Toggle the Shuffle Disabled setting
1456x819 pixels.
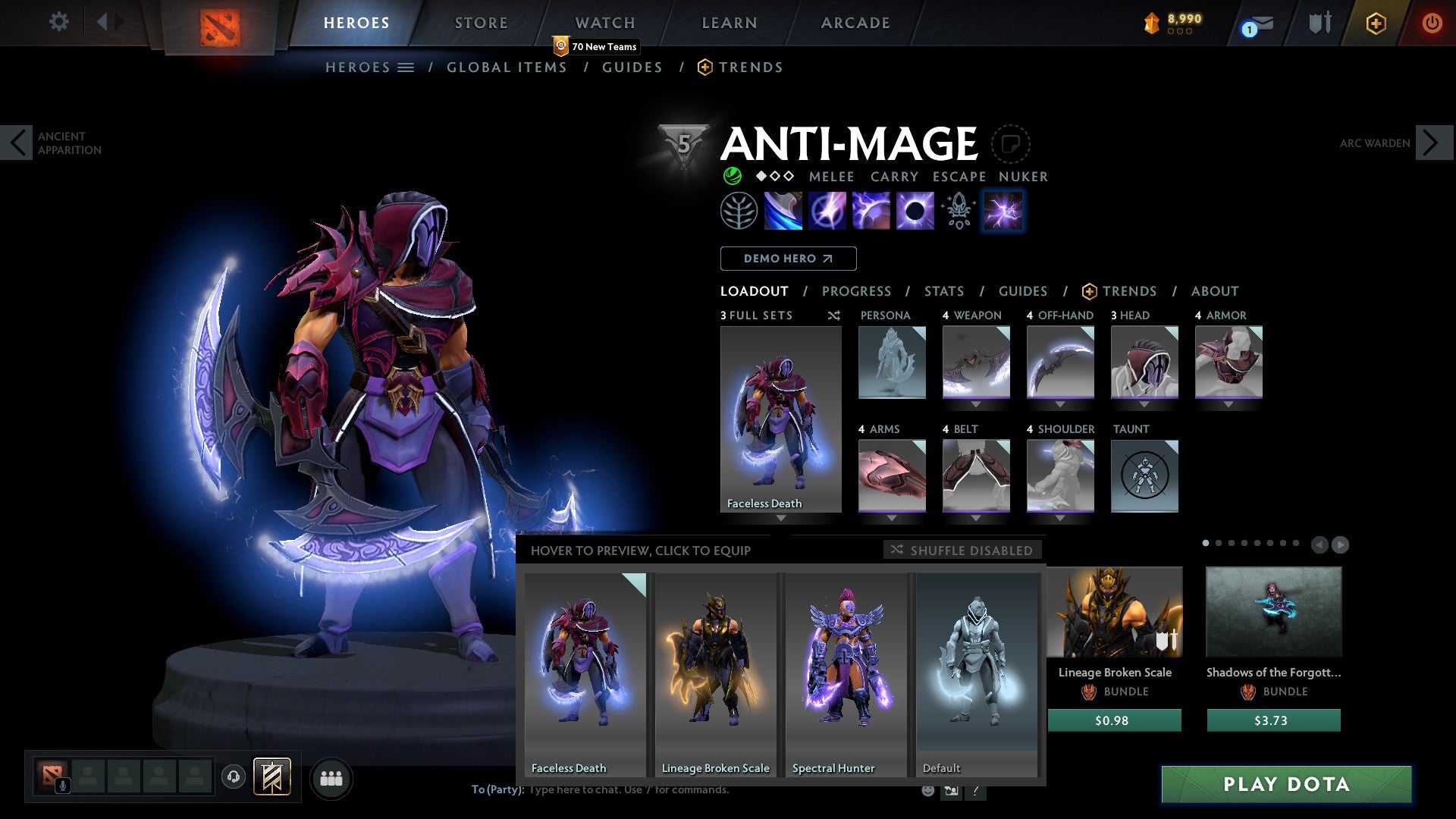coord(962,551)
